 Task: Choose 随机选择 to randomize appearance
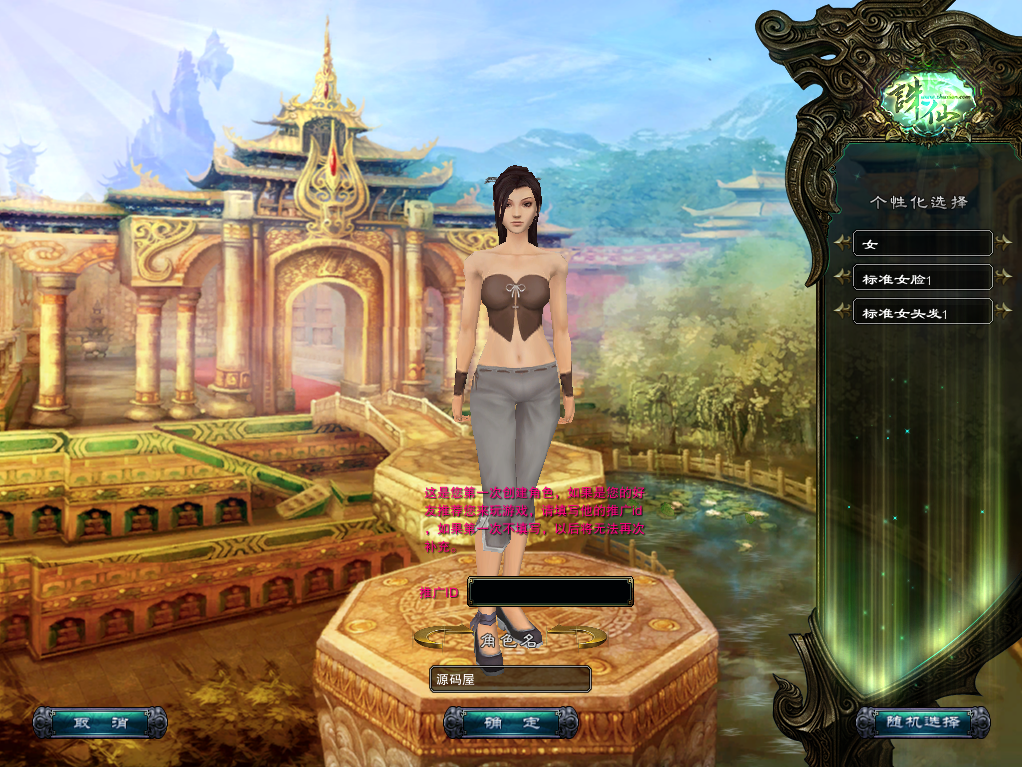(922, 722)
